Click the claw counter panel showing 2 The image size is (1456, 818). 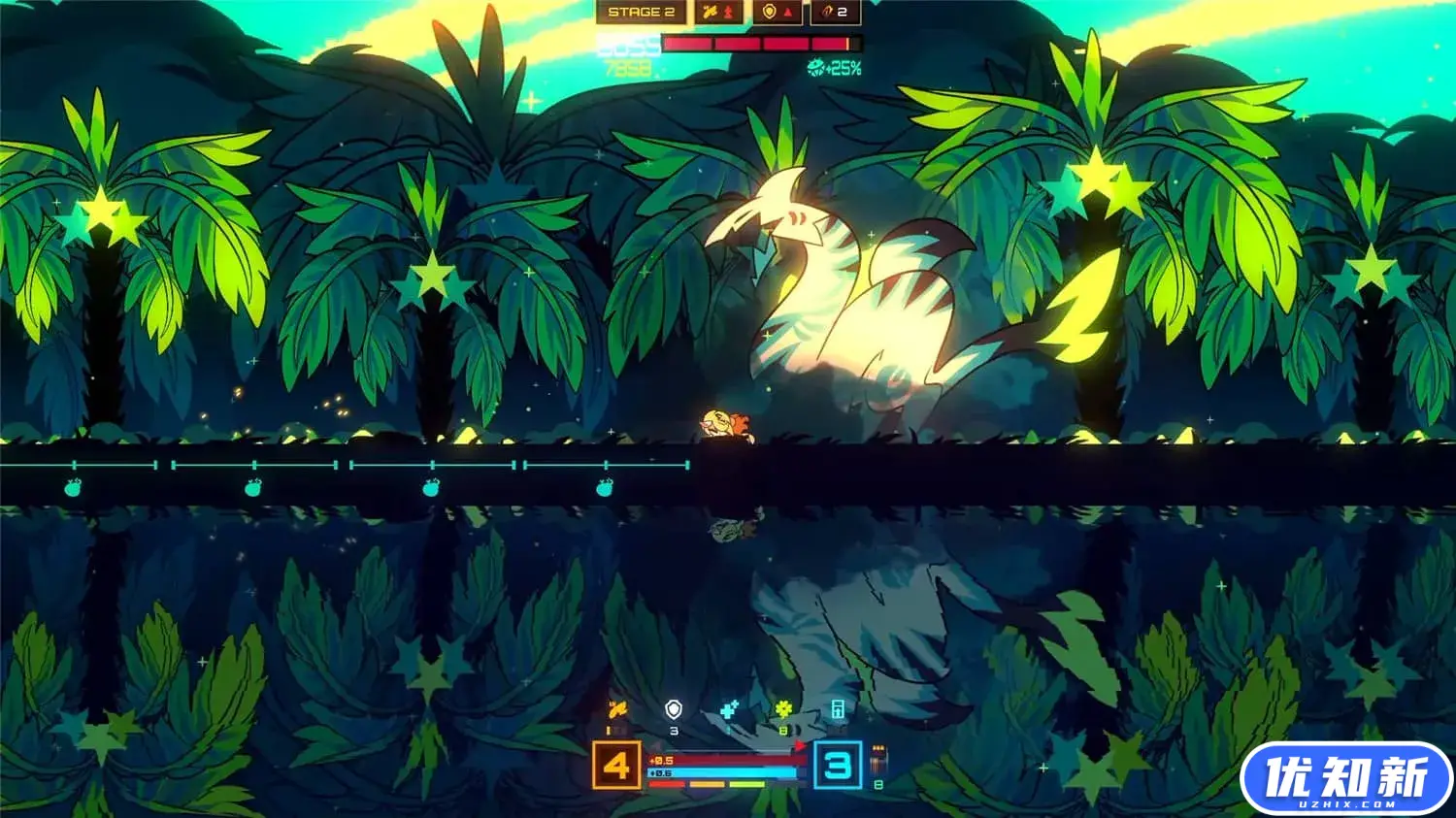coord(836,13)
